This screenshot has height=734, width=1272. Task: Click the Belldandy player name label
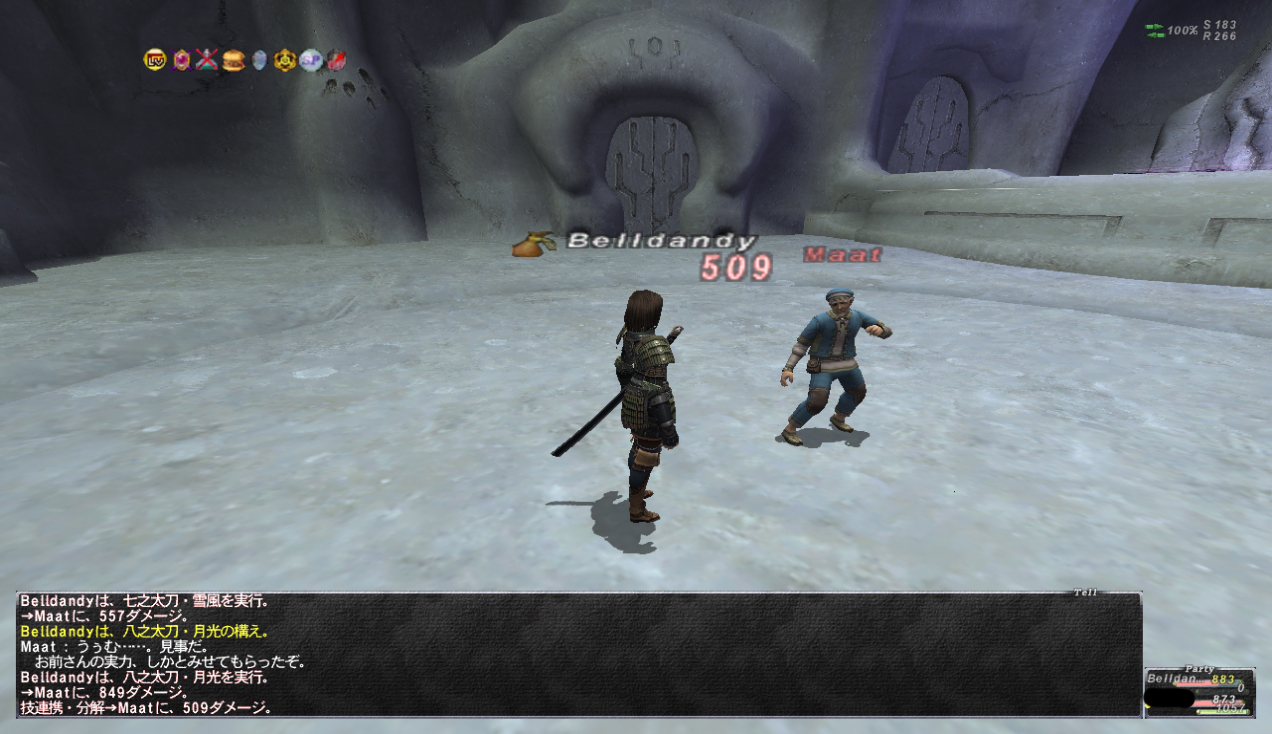coord(661,241)
